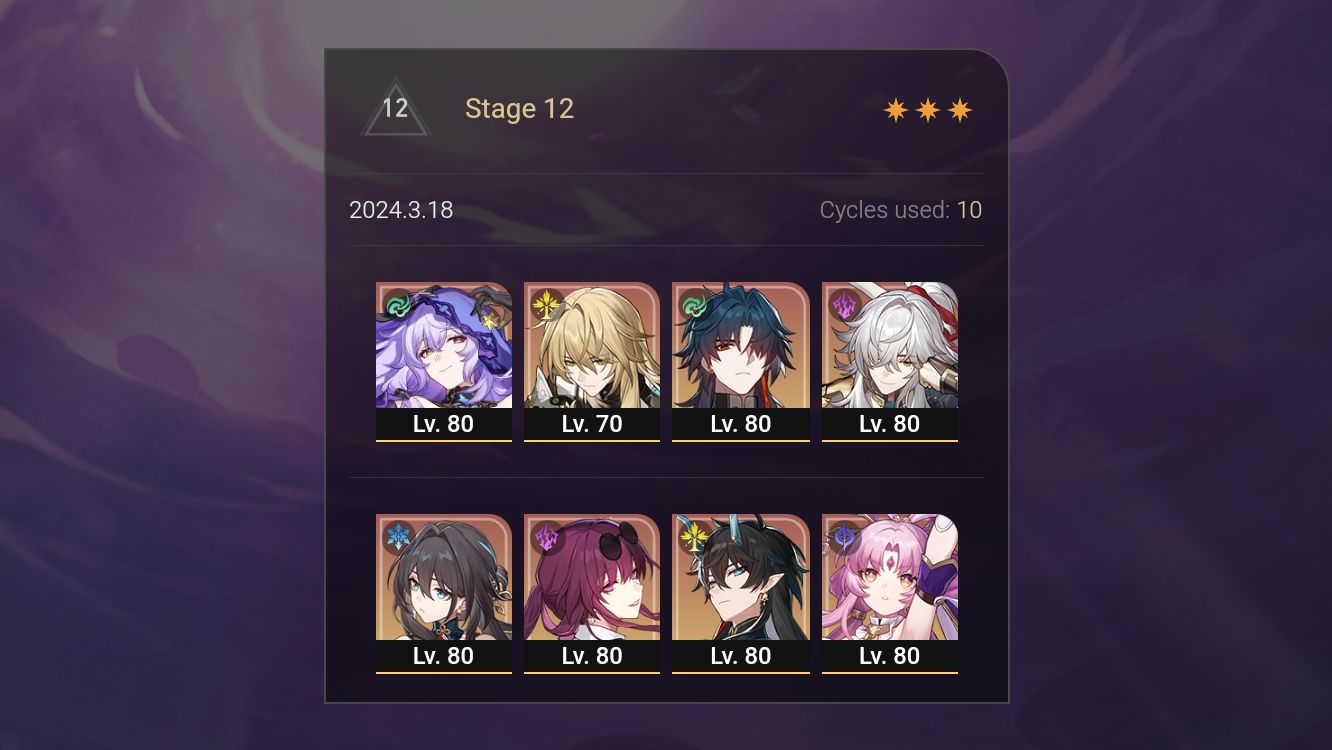The image size is (1332, 750).
Task: Toggle the middle star rating
Action: click(x=926, y=109)
